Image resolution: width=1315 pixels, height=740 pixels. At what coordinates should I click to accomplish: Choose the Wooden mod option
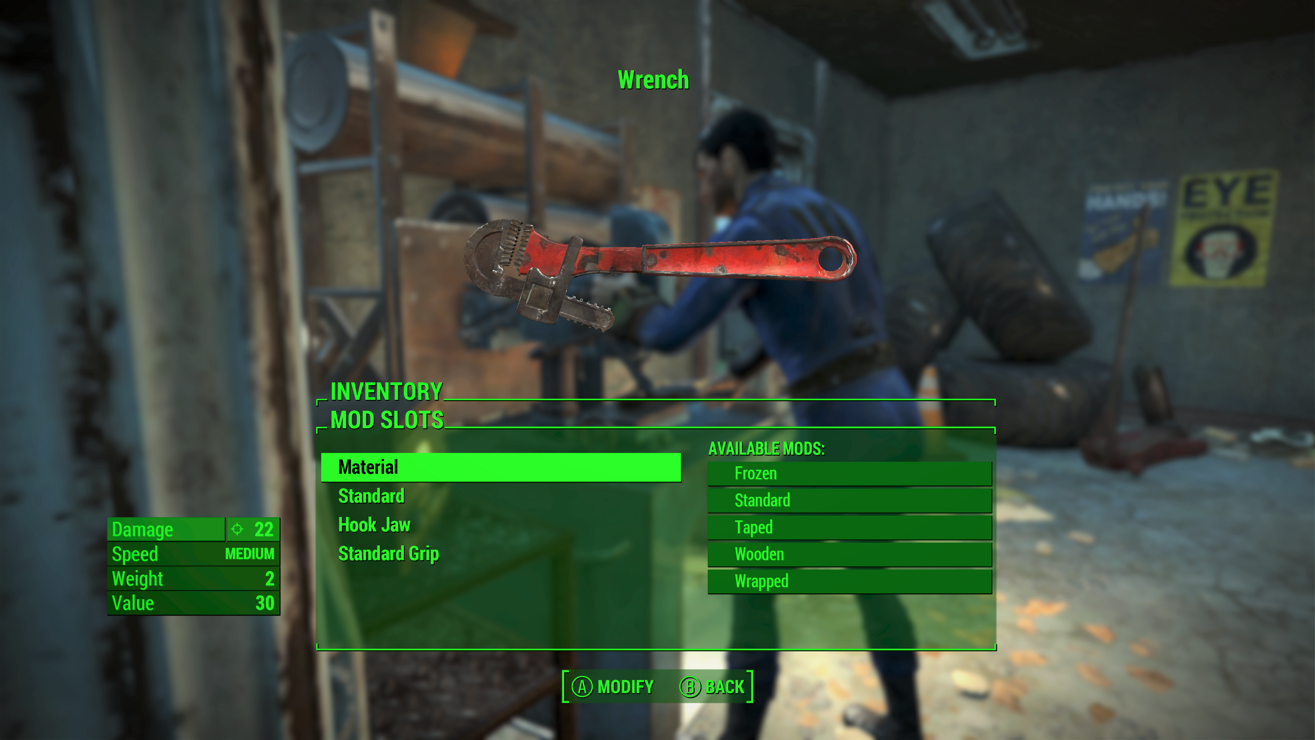(849, 554)
